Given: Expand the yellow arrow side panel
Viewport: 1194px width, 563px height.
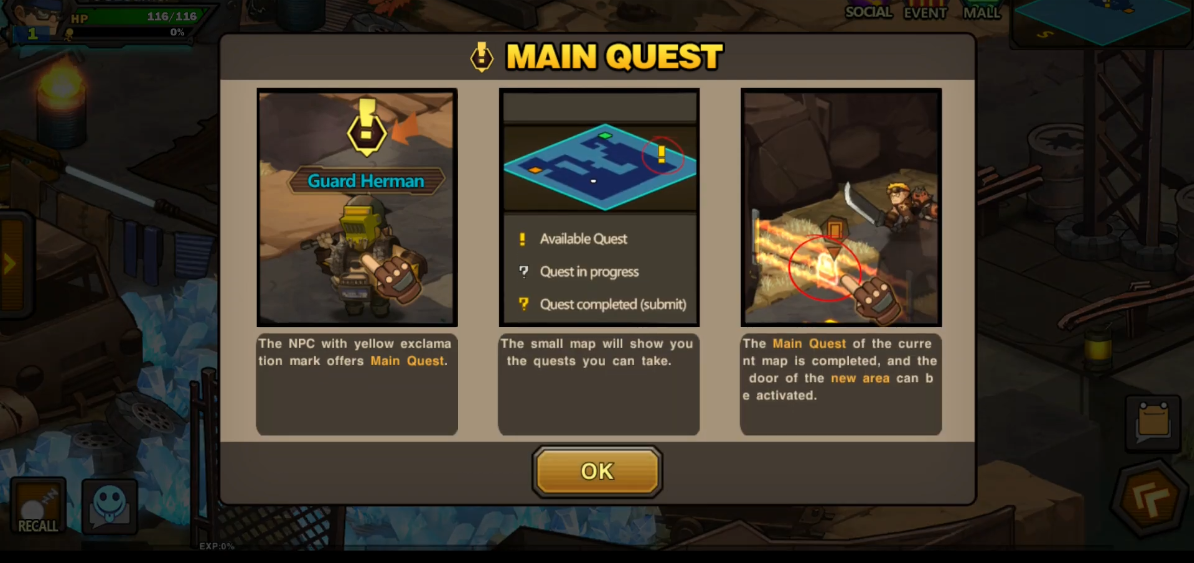Looking at the screenshot, I should [x=11, y=264].
